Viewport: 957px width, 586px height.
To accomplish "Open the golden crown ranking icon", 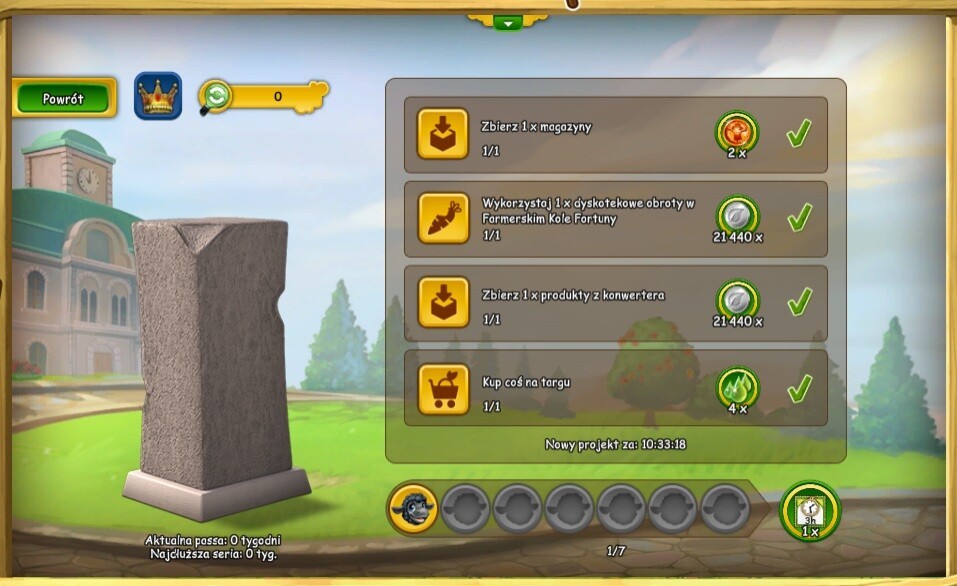I will pyautogui.click(x=158, y=97).
